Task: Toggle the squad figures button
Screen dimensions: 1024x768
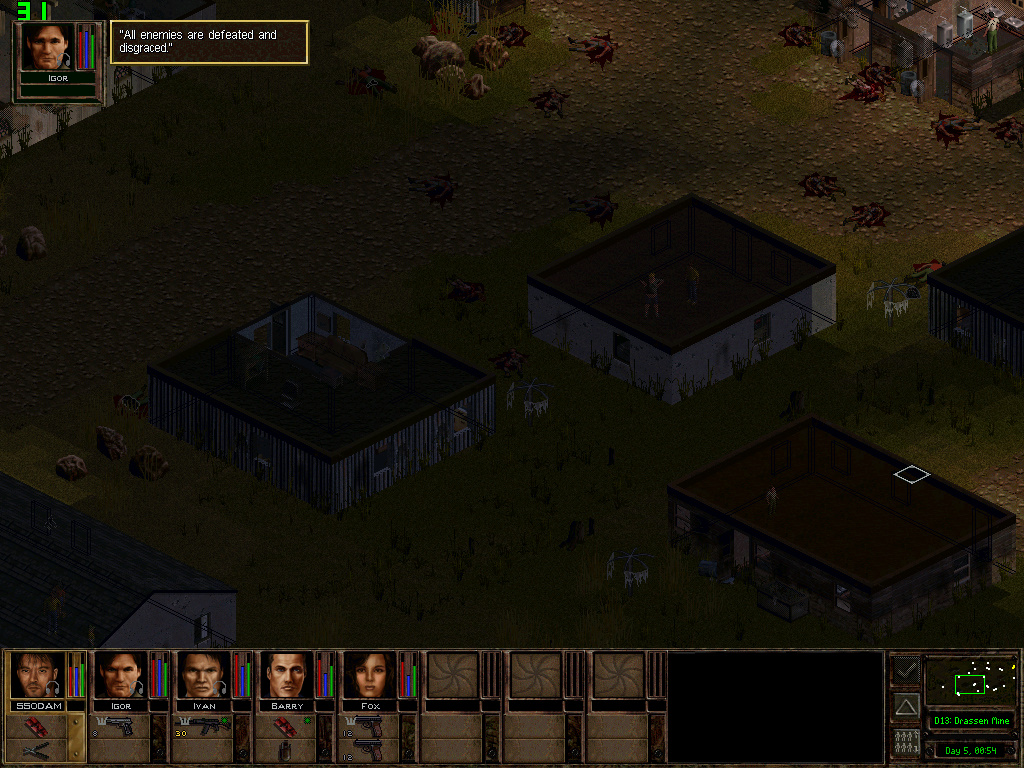Action: pyautogui.click(x=906, y=743)
